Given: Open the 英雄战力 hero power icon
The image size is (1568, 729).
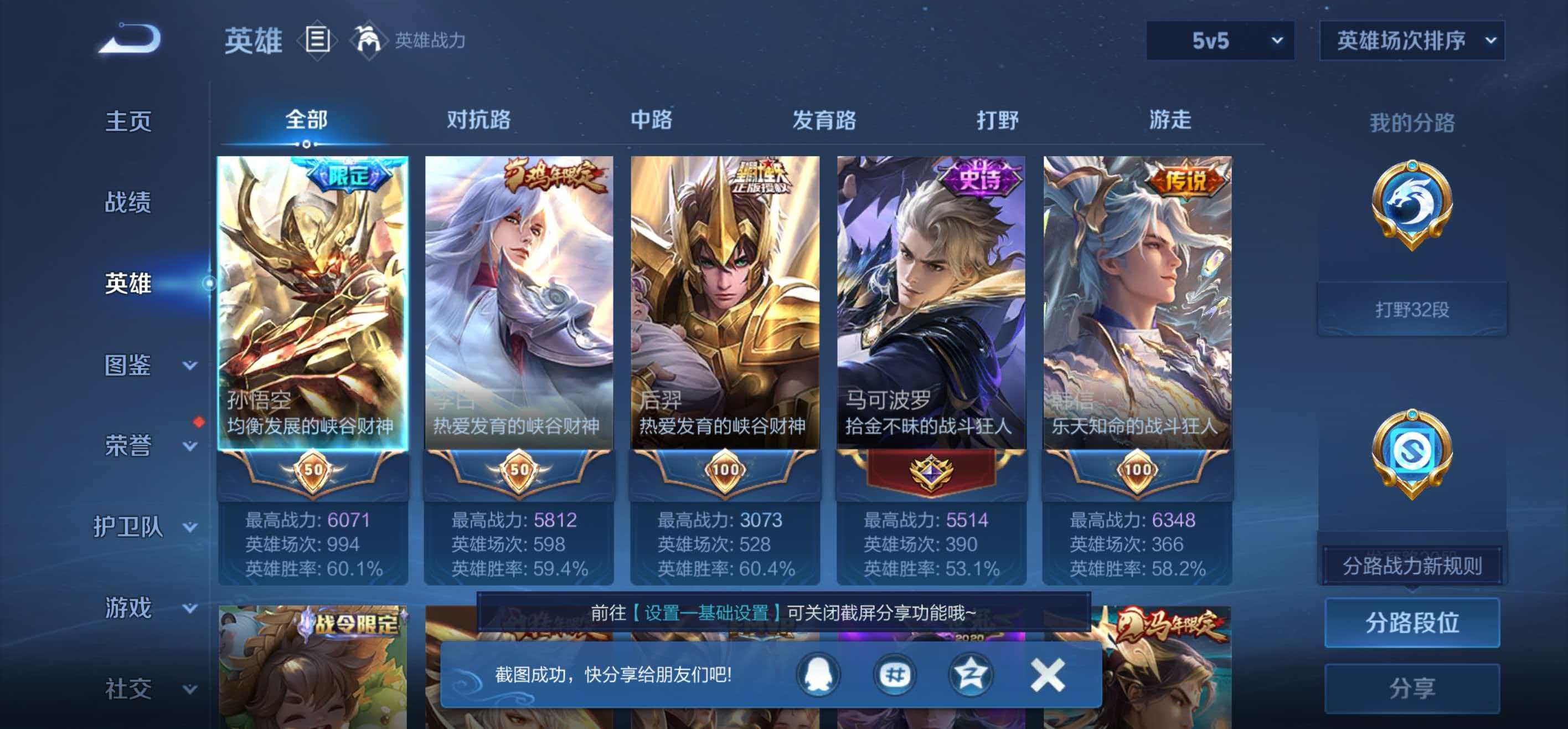Looking at the screenshot, I should pyautogui.click(x=370, y=40).
